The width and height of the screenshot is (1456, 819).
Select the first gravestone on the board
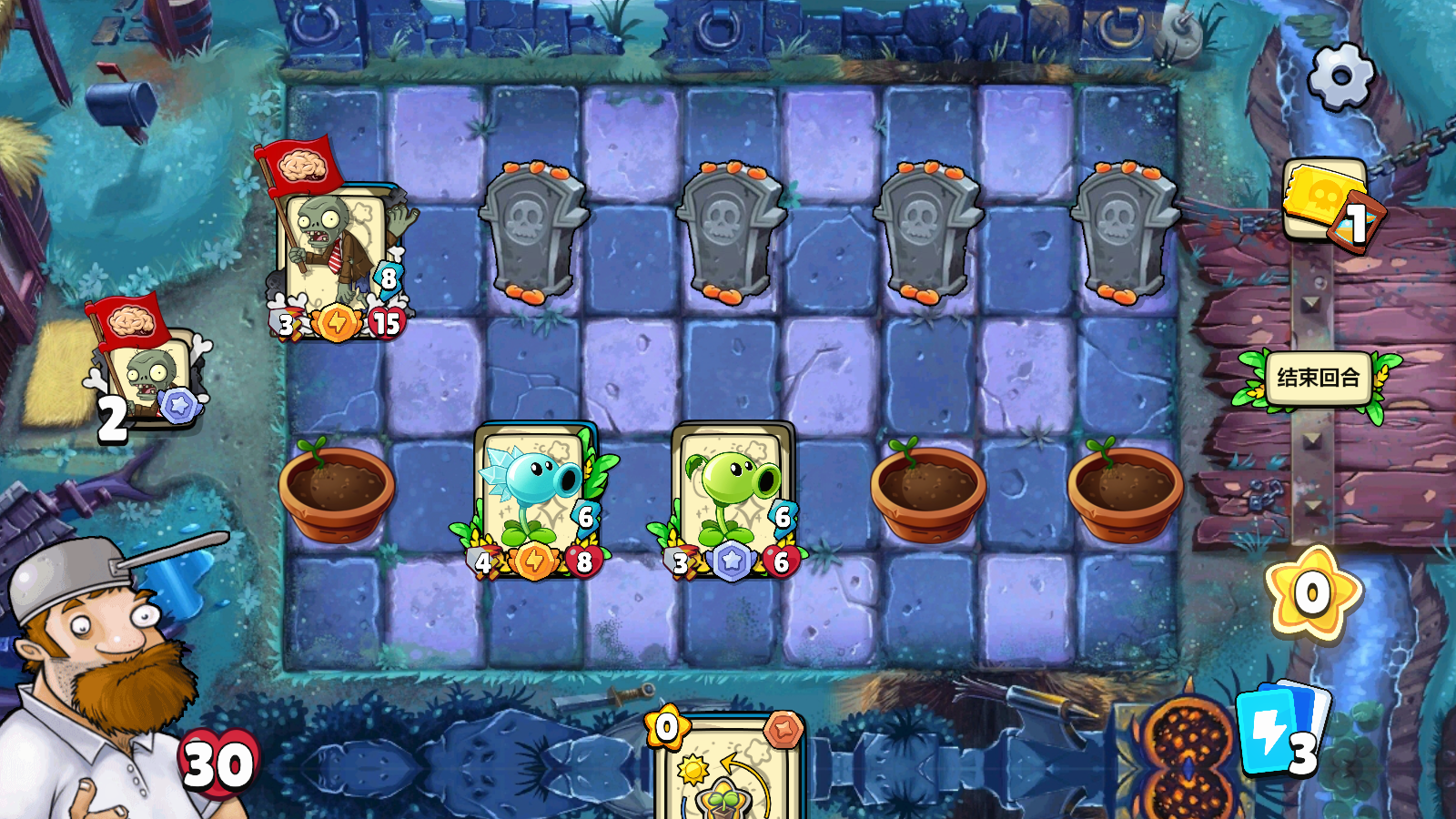coord(532,227)
